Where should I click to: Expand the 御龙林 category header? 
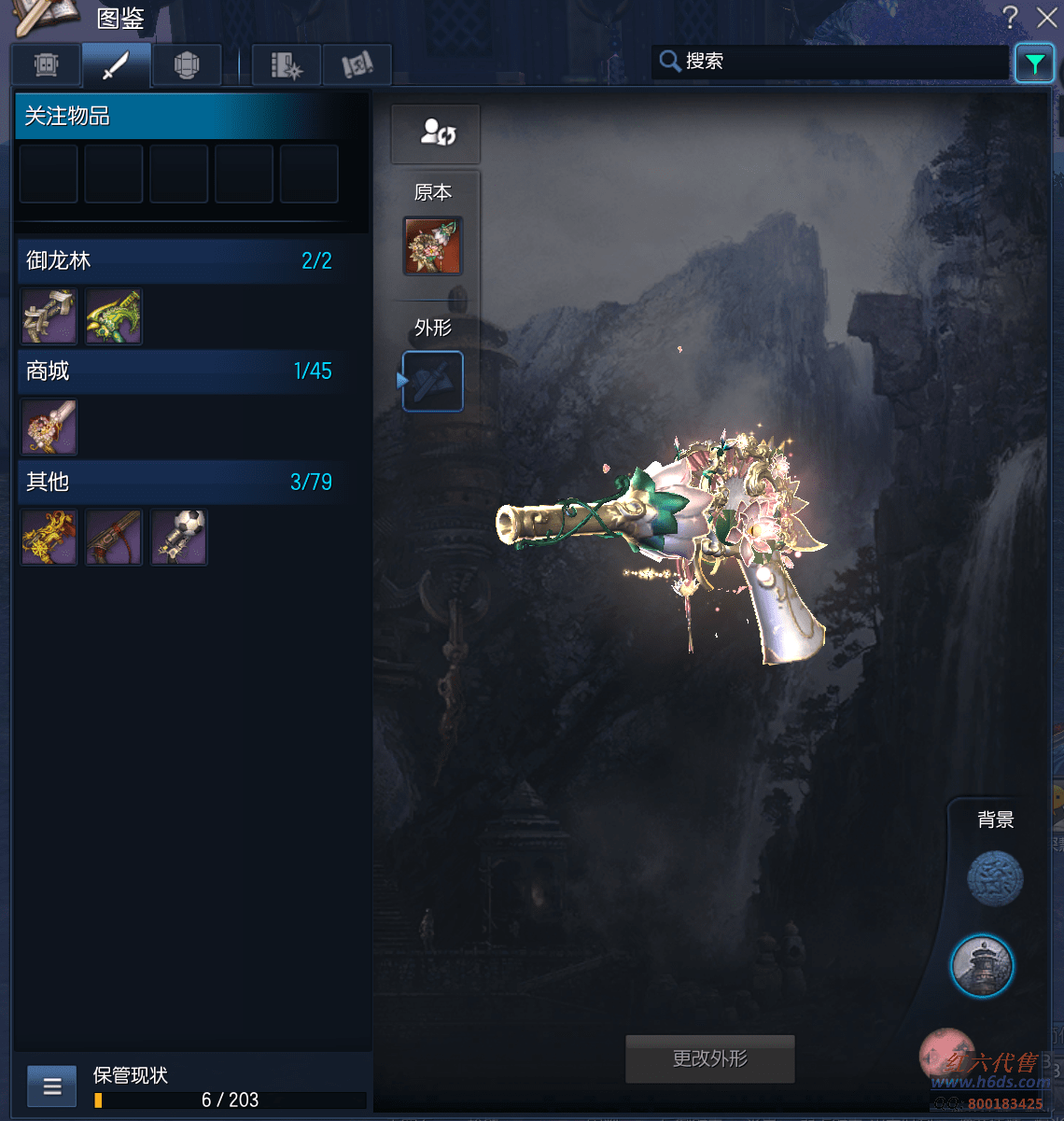(x=177, y=260)
